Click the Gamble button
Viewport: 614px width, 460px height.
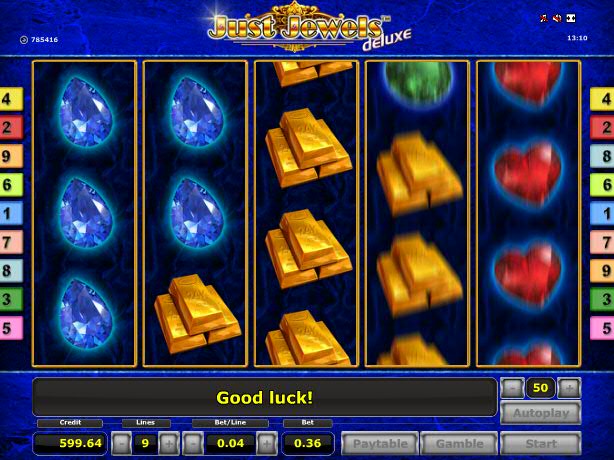(458, 443)
